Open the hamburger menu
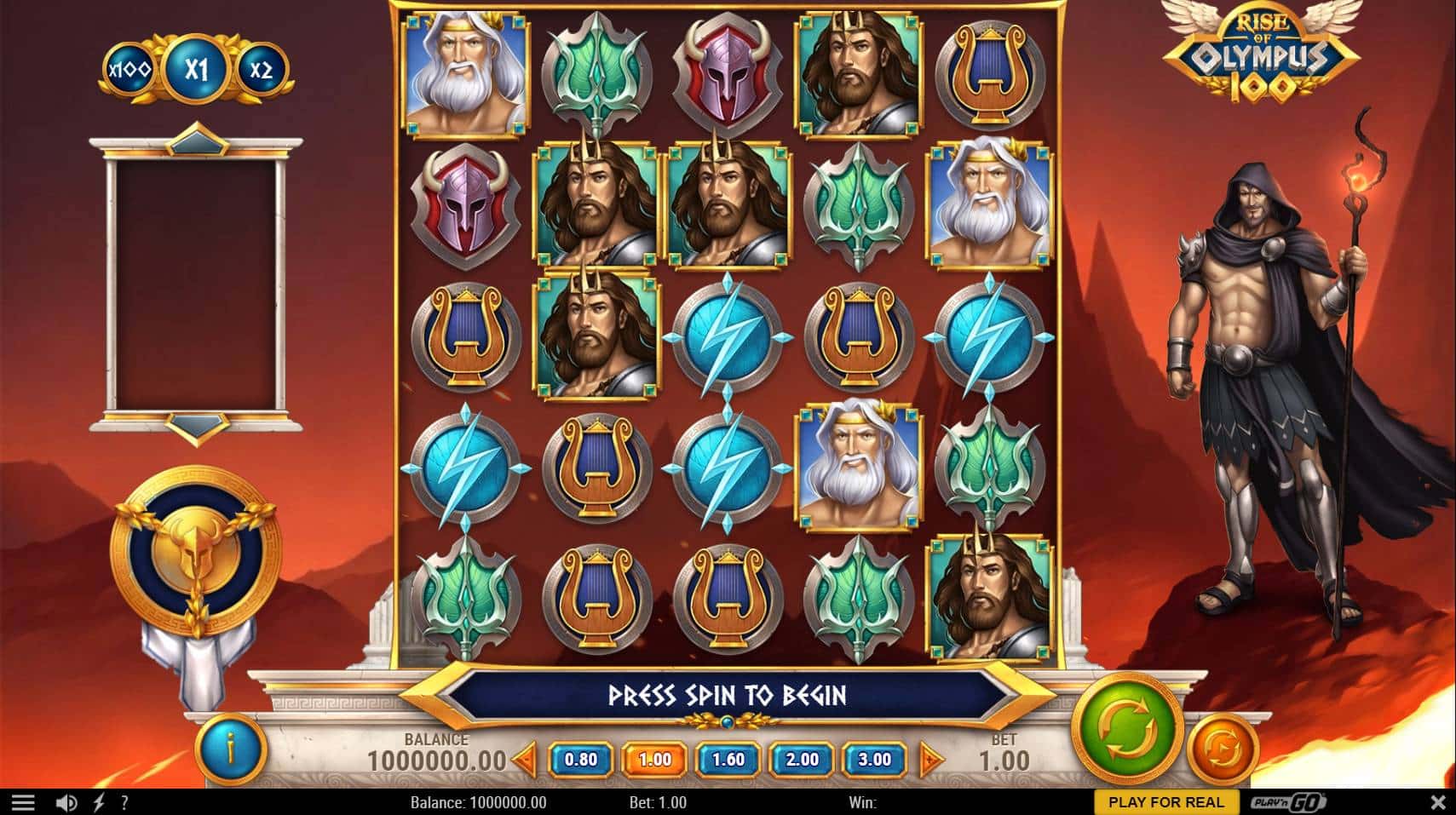Image resolution: width=1456 pixels, height=815 pixels. coord(23,802)
